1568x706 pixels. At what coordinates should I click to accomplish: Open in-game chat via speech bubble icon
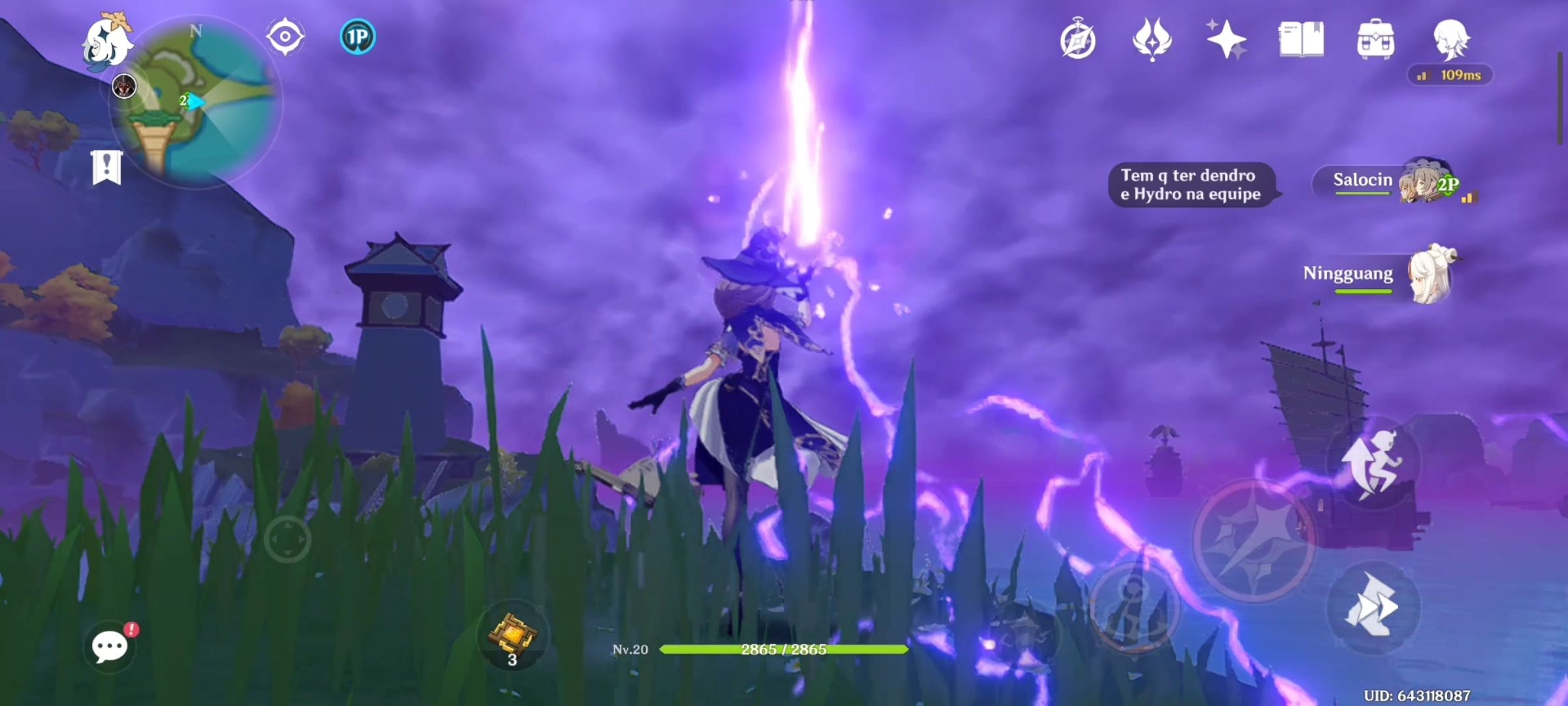108,646
